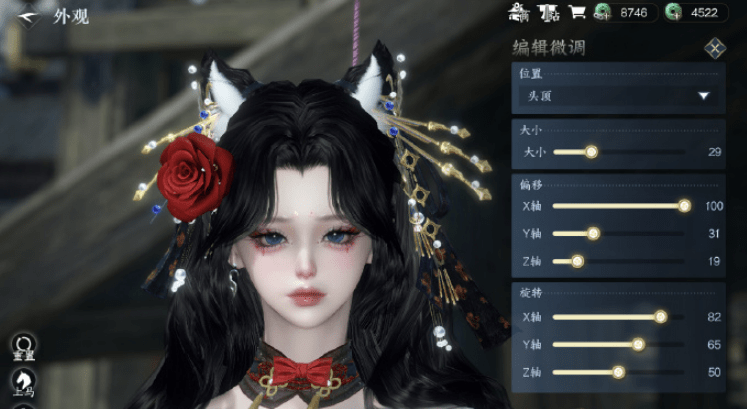Adjust the 大小 size slider
This screenshot has width=747, height=409.
(591, 152)
